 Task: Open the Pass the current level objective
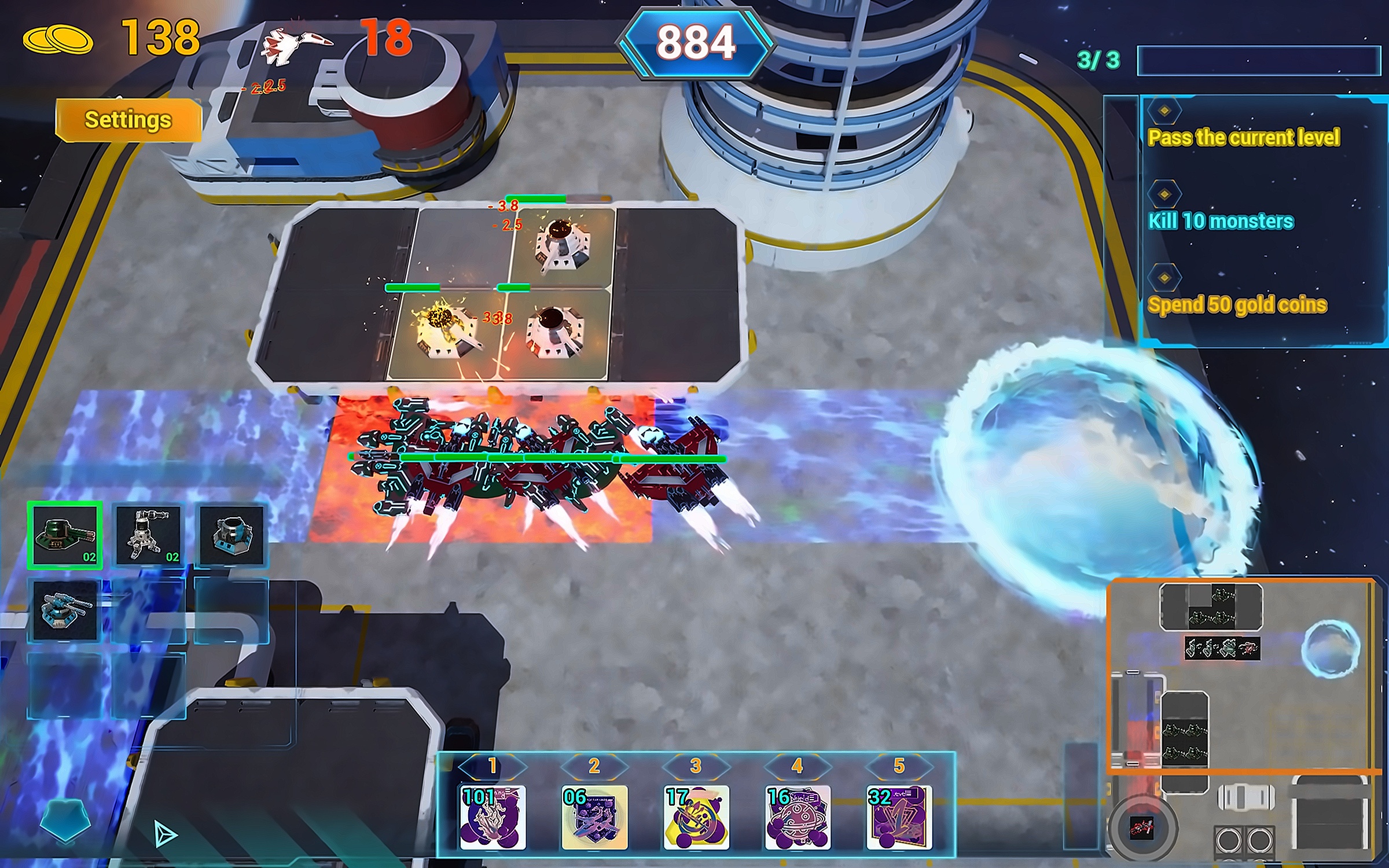(1243, 138)
